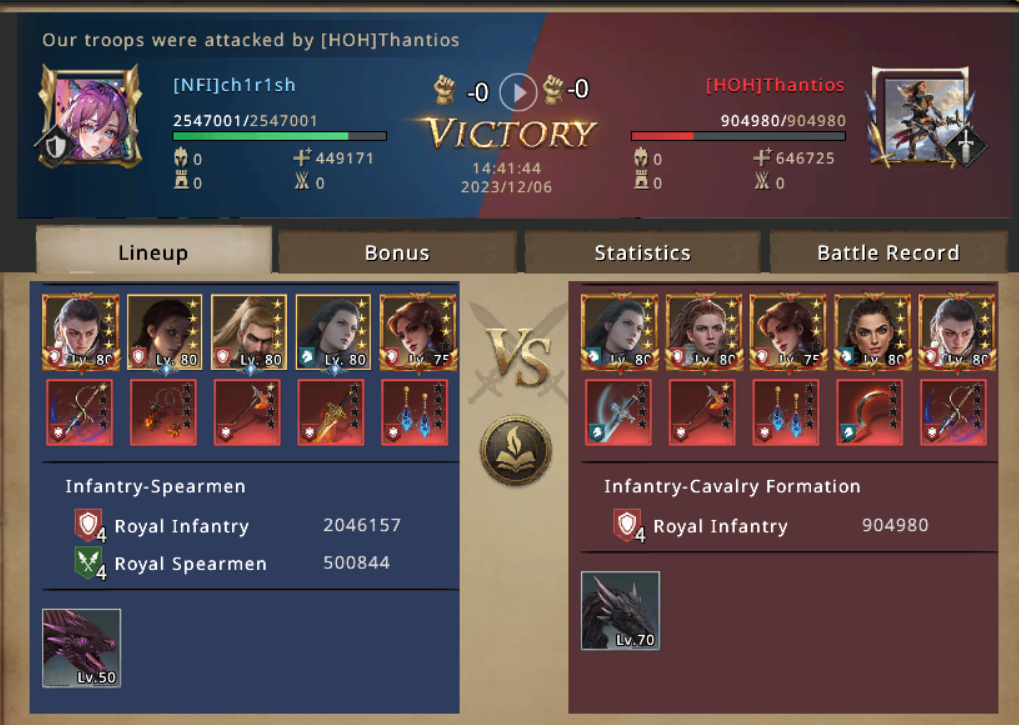1019x725 pixels.
Task: Click the [NFI]ch1r1sh player name
Action: tap(234, 85)
